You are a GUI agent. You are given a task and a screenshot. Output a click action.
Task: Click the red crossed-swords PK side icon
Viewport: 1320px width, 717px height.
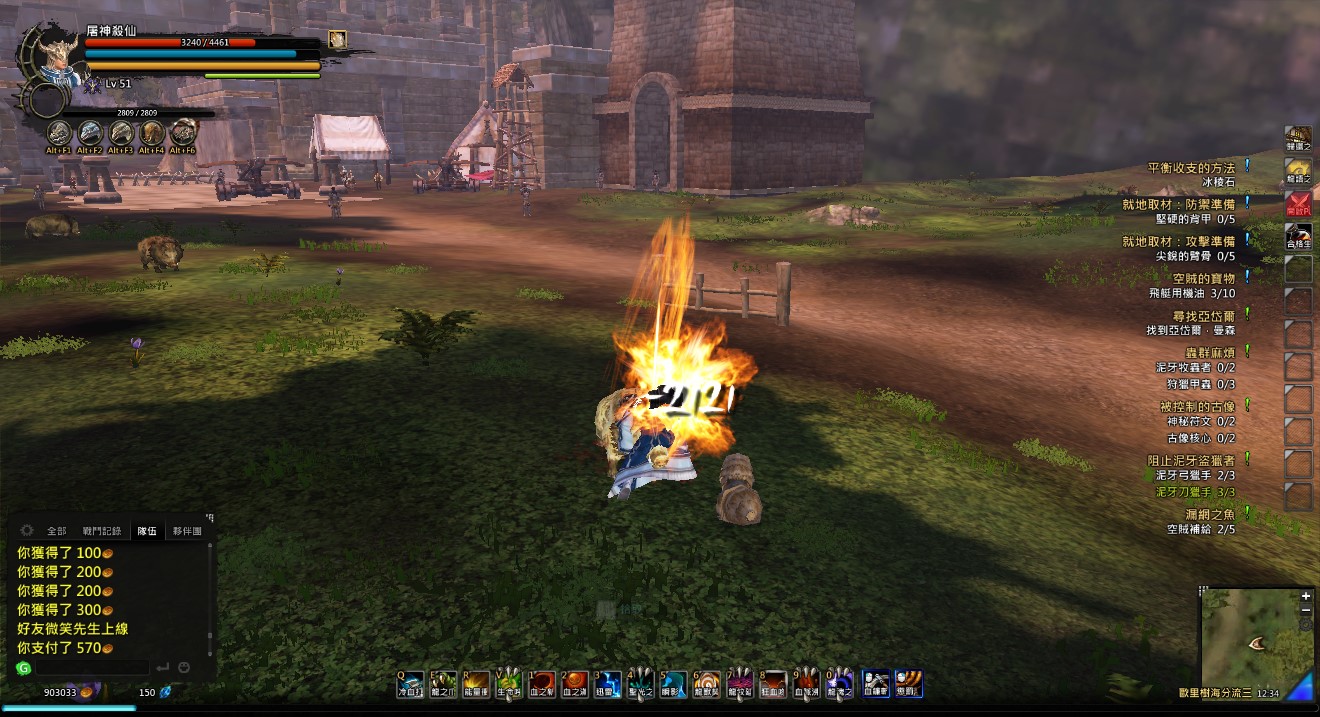pyautogui.click(x=1298, y=203)
